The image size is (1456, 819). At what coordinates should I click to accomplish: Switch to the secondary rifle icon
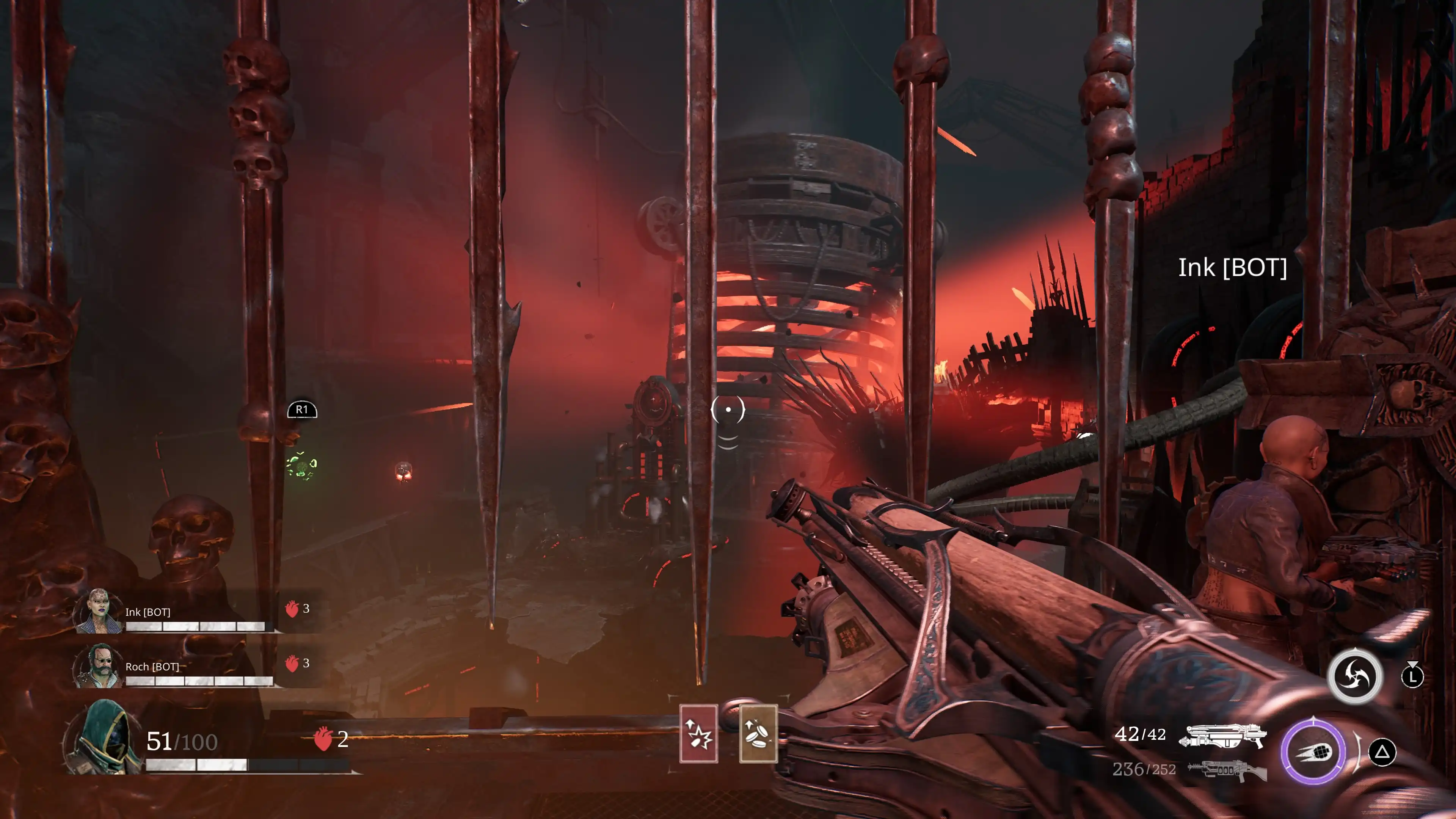click(1227, 769)
